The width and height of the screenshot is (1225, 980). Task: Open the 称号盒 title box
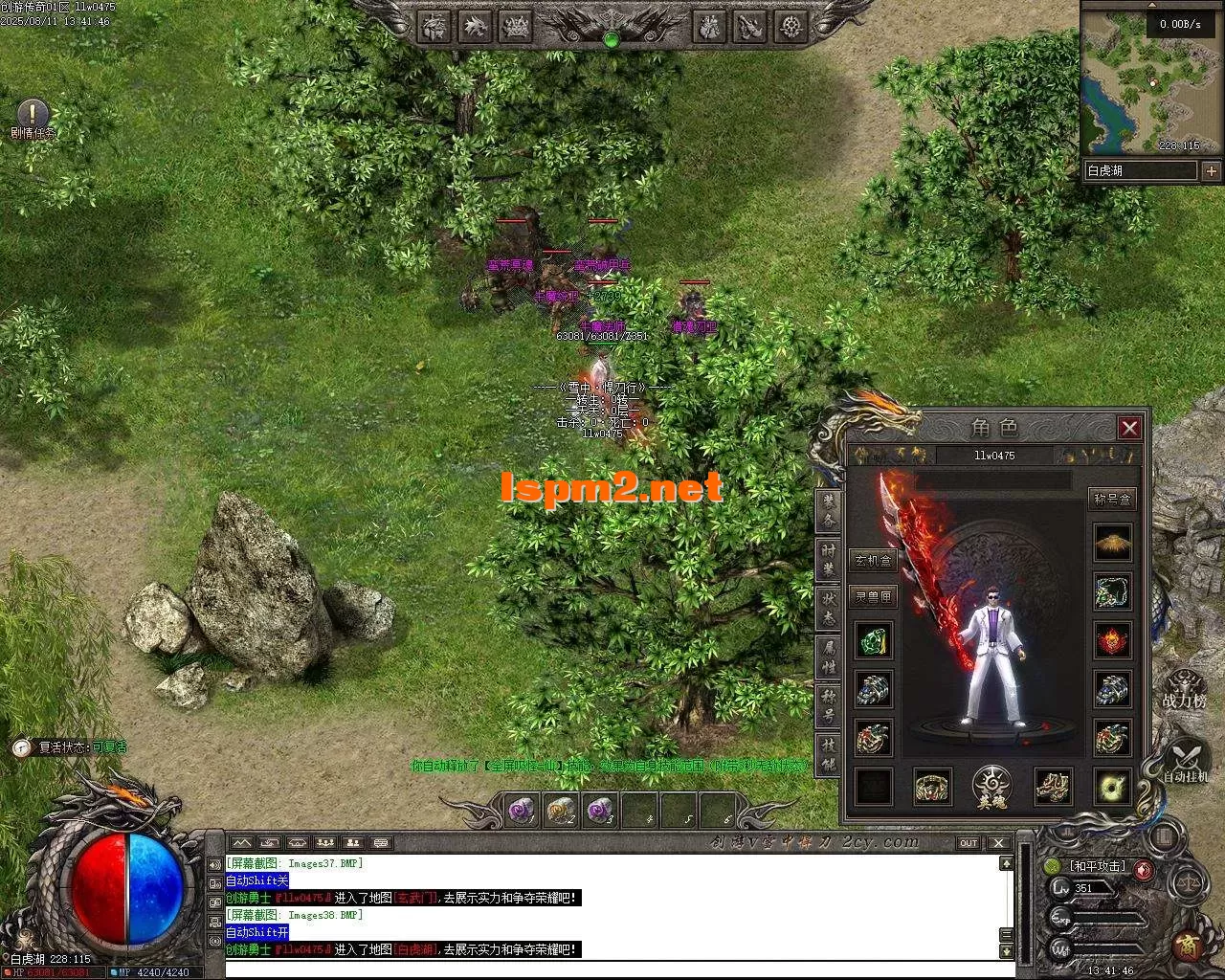click(1112, 499)
